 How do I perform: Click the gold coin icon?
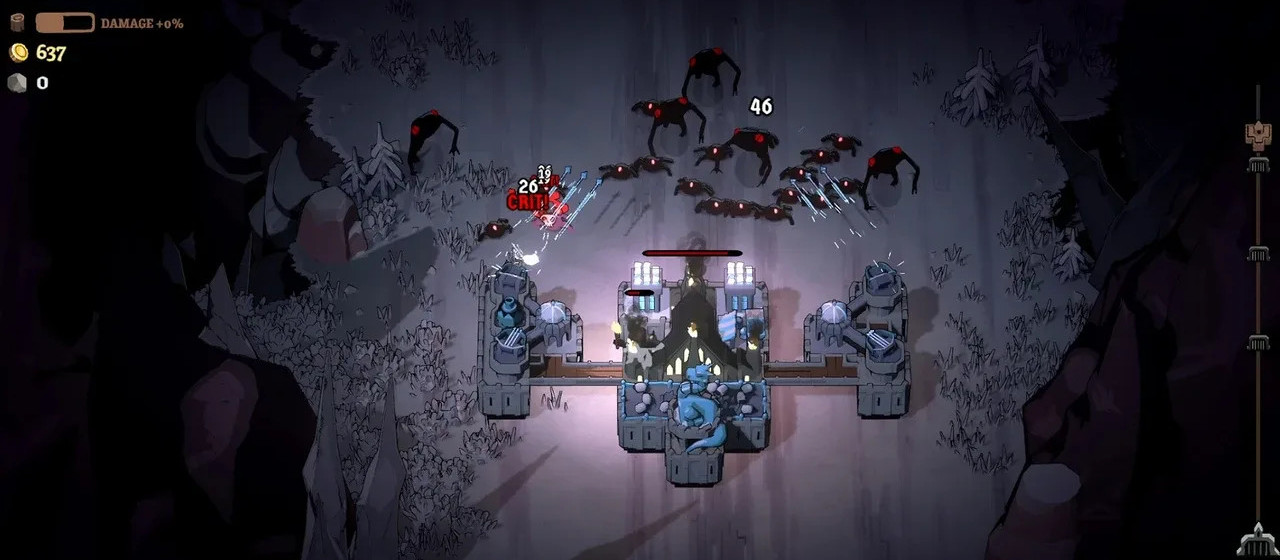click(x=17, y=53)
